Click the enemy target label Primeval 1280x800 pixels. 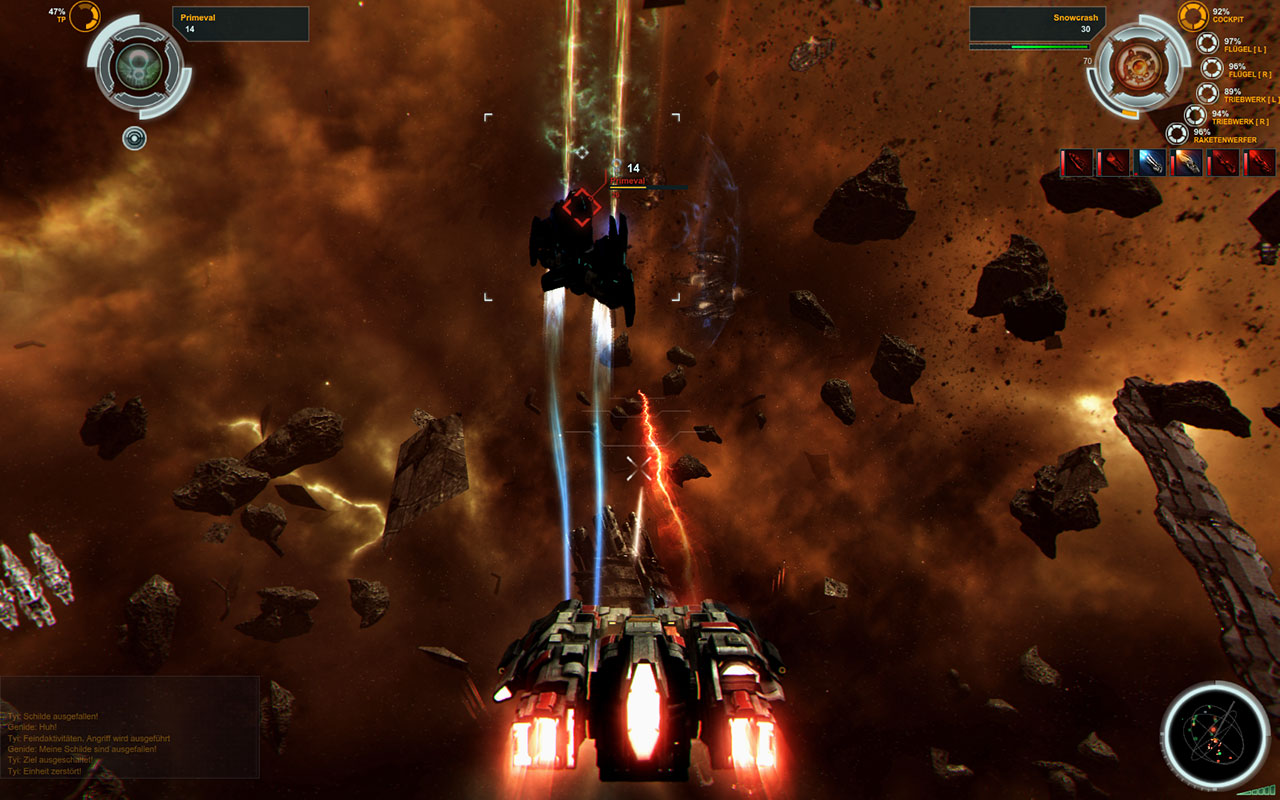627,181
